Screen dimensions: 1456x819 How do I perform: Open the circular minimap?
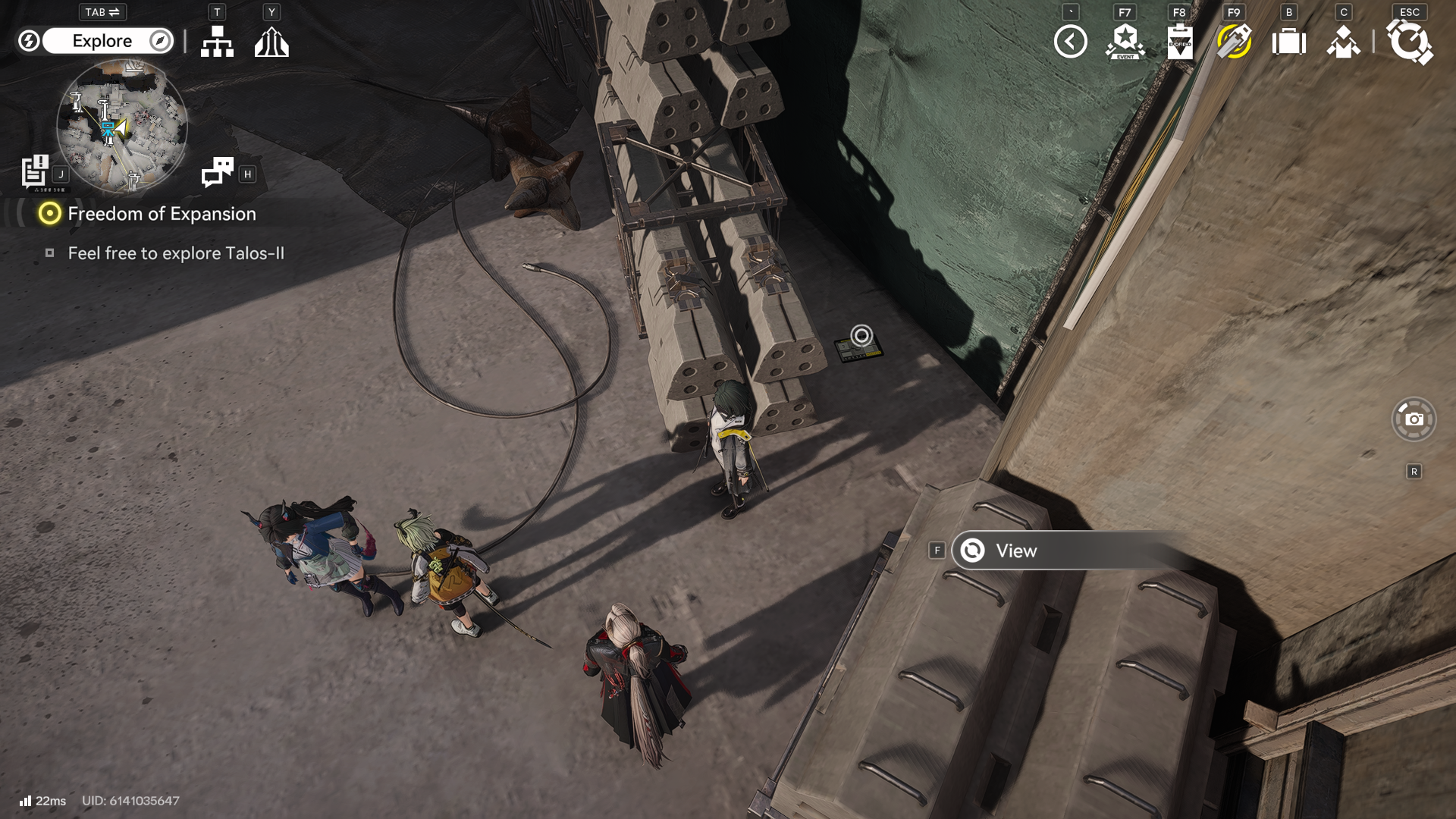[x=122, y=126]
